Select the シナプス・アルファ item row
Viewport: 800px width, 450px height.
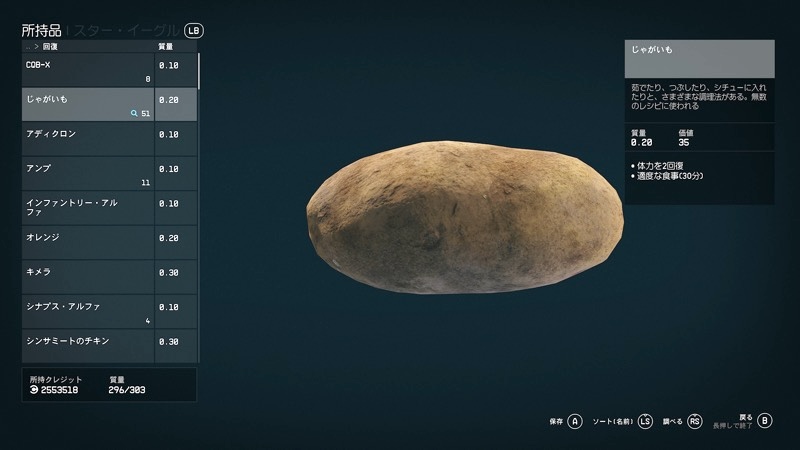tap(88, 312)
